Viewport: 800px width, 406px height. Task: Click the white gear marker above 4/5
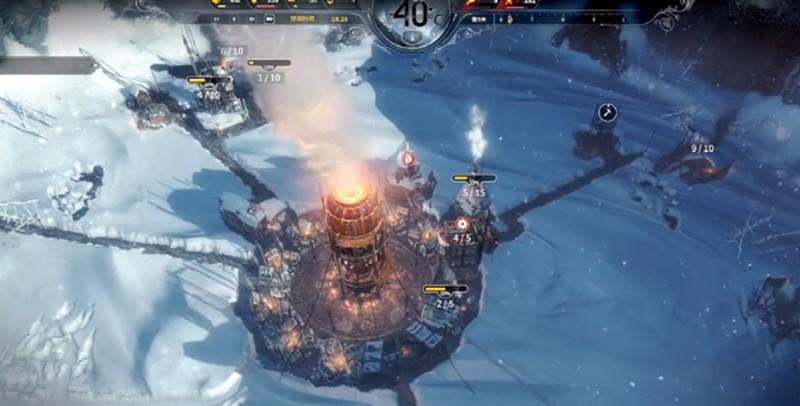pos(462,224)
